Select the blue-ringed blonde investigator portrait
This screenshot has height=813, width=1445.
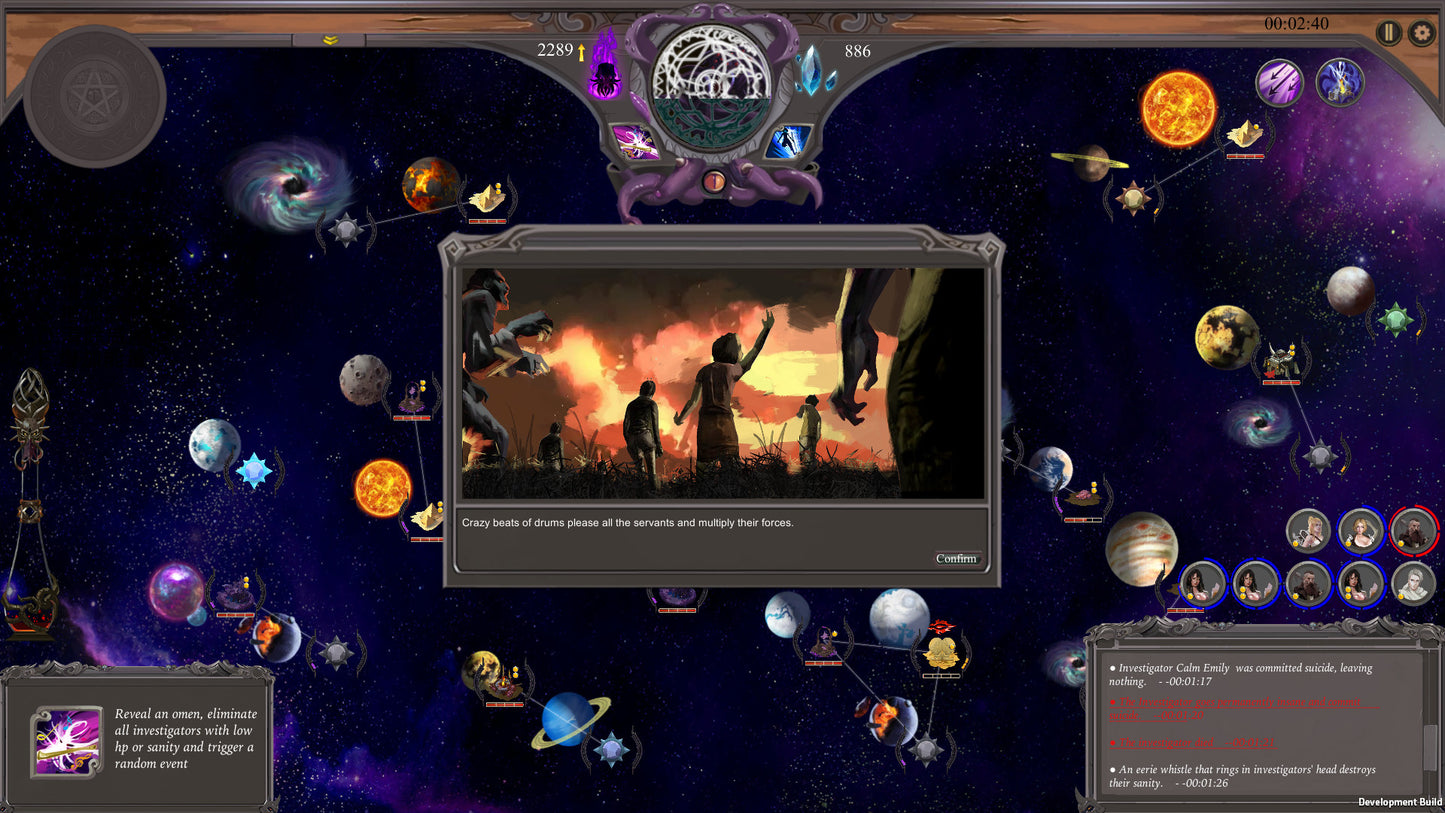click(1361, 531)
